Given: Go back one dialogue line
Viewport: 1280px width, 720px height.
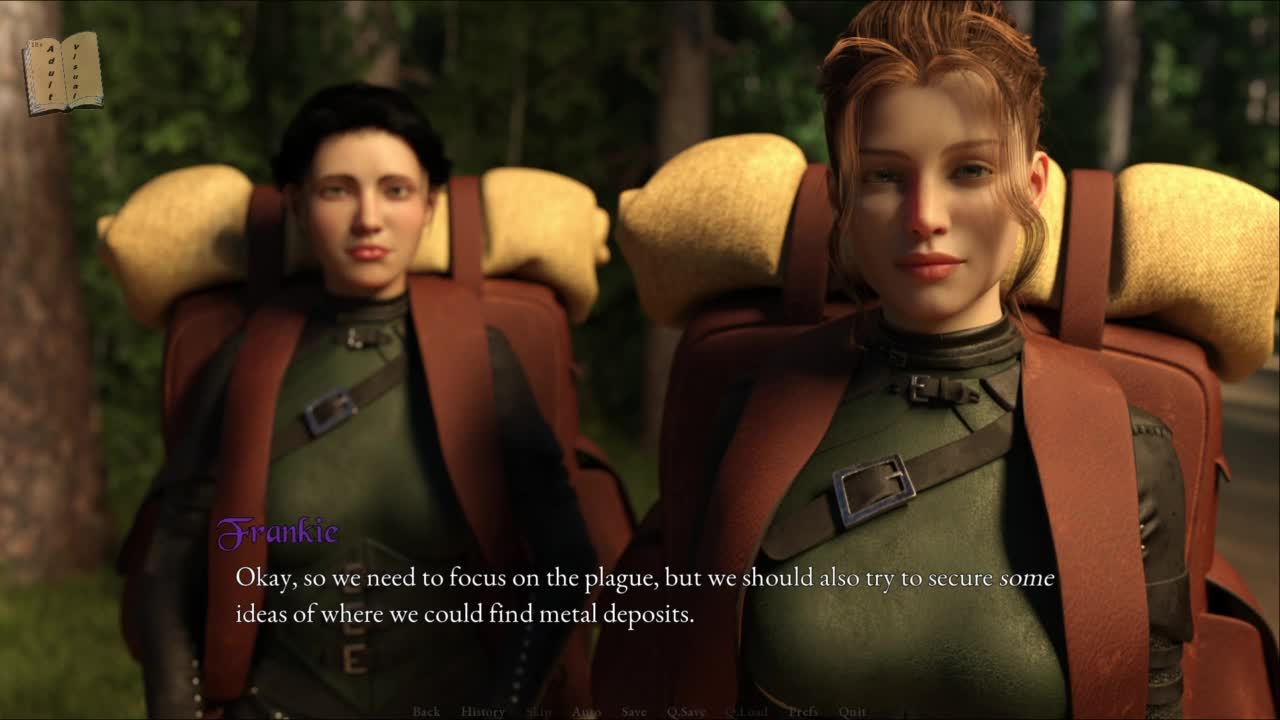Looking at the screenshot, I should (426, 712).
